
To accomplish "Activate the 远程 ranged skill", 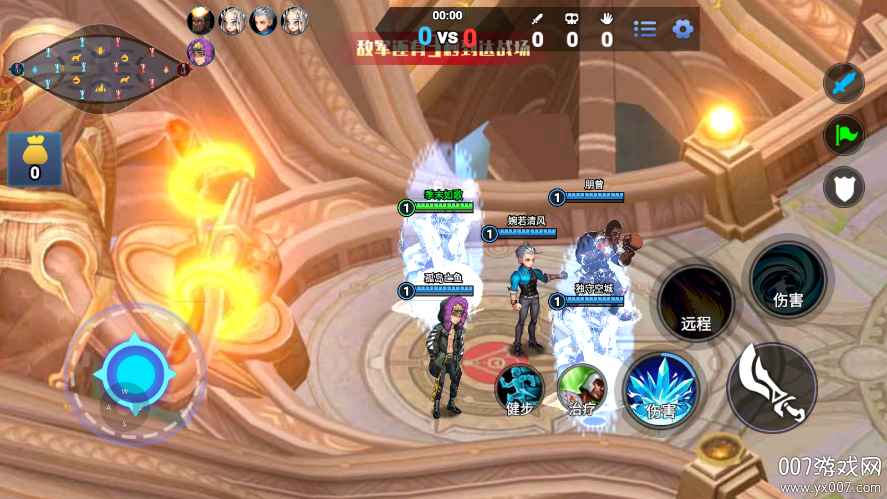I will pyautogui.click(x=695, y=302).
